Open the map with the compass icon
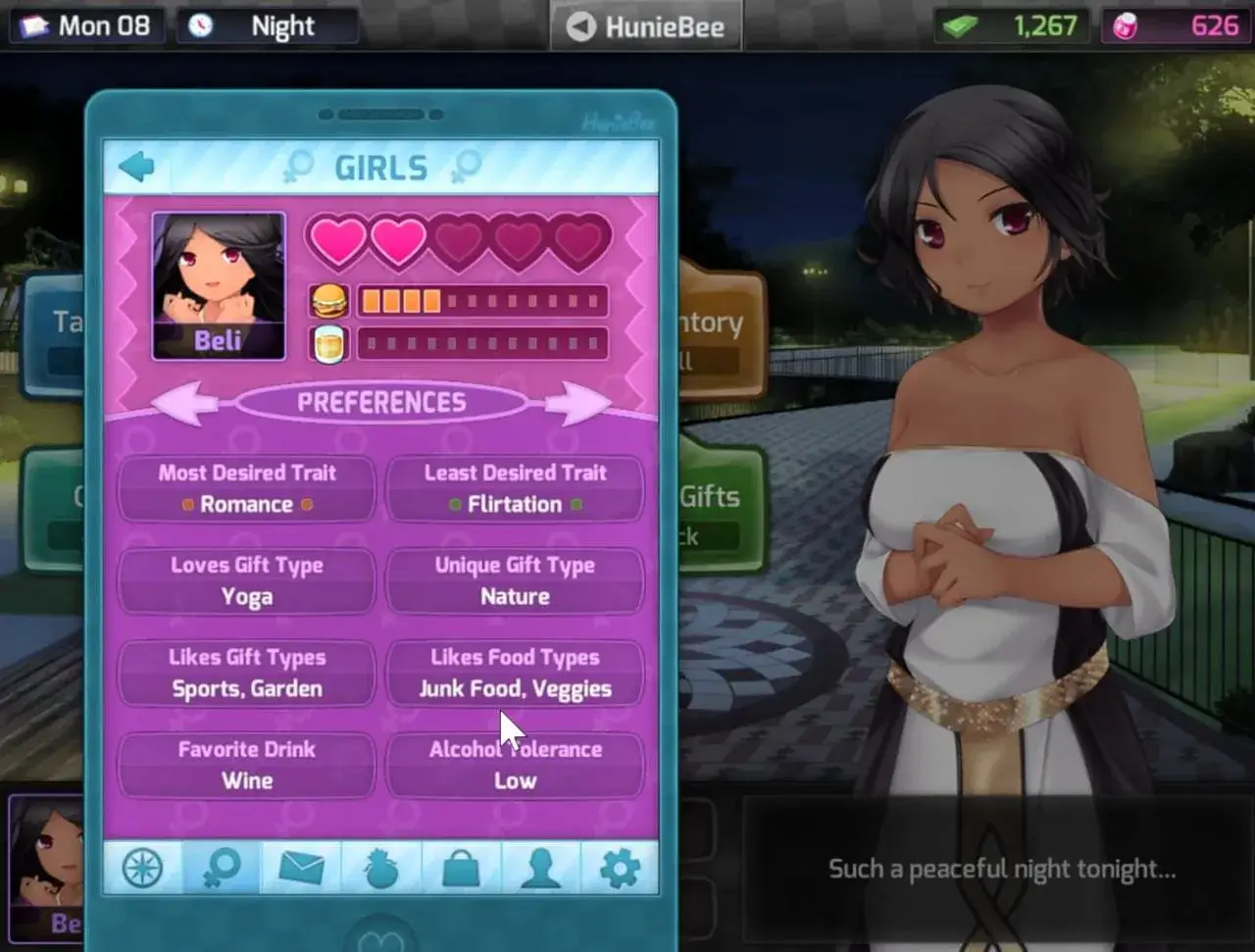Viewport: 1255px width, 952px height. coord(140,867)
